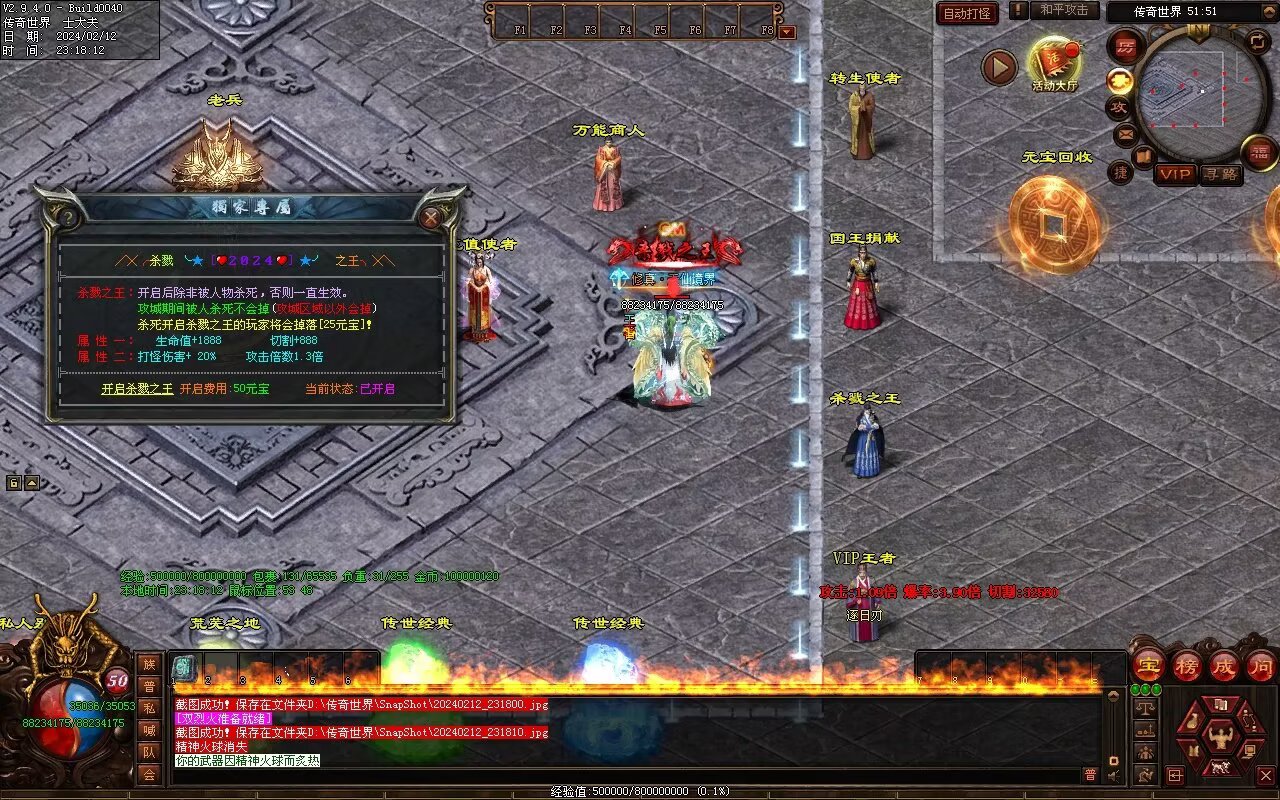The height and width of the screenshot is (800, 1280).
Task: Click the round play arrow button
Action: pos(998,67)
